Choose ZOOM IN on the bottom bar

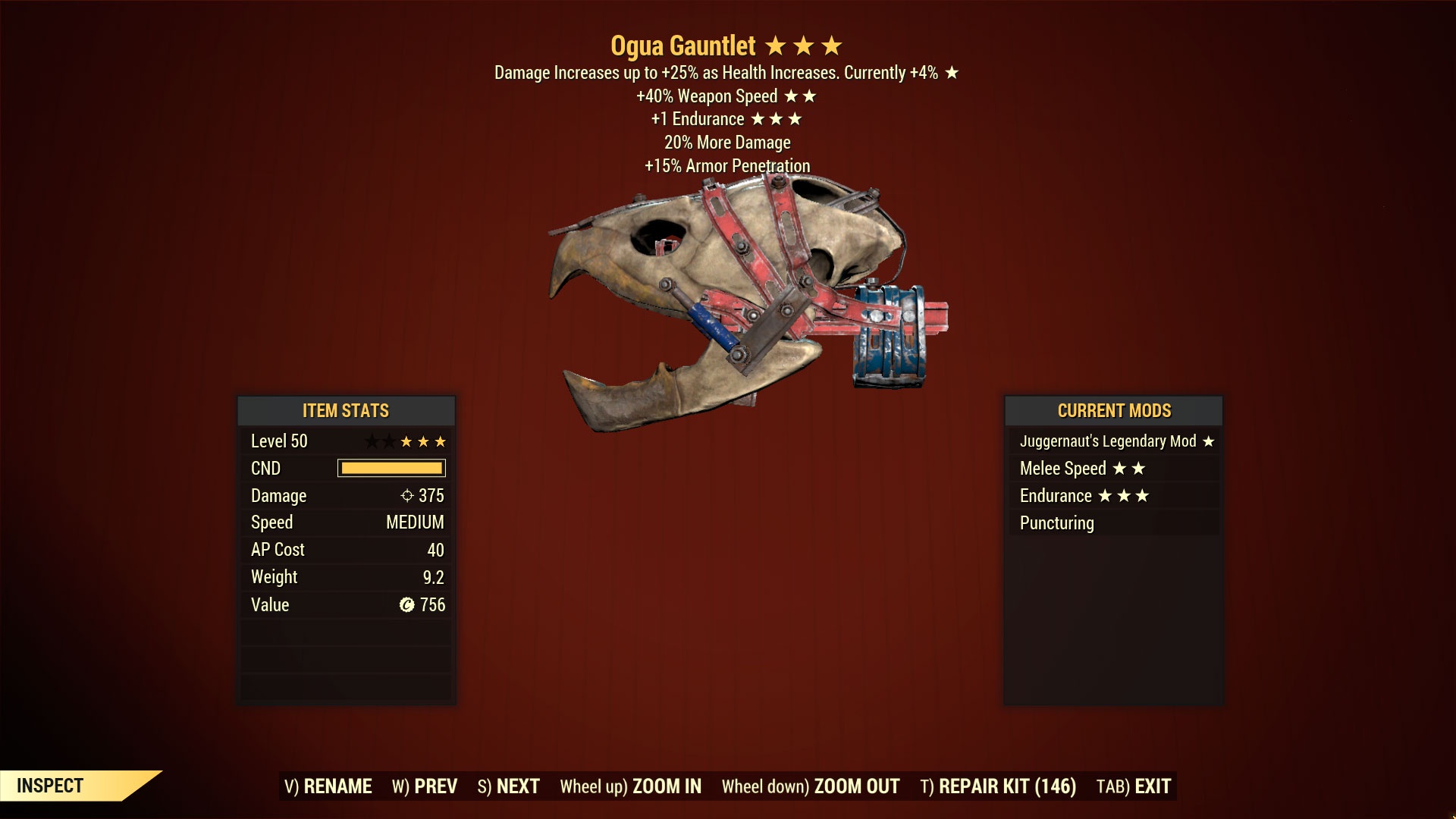point(630,786)
